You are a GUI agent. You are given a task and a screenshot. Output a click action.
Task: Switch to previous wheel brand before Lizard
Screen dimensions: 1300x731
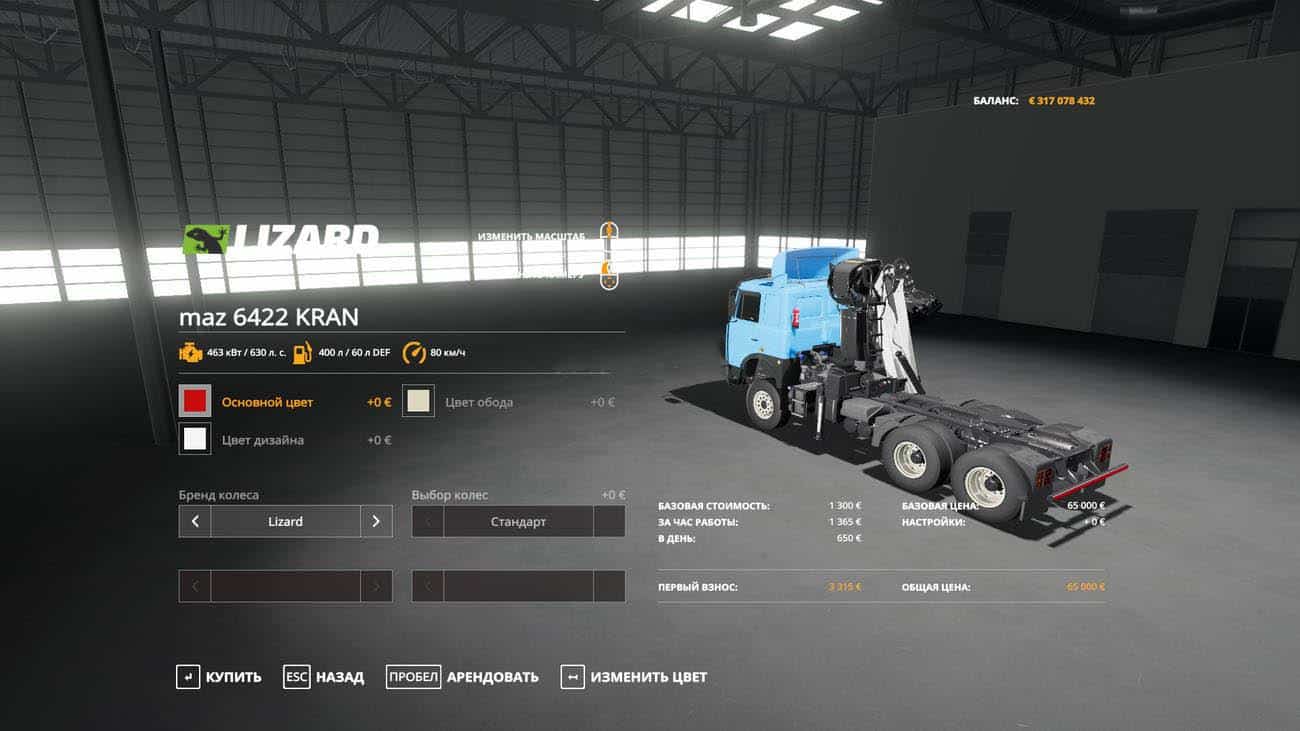pos(195,521)
